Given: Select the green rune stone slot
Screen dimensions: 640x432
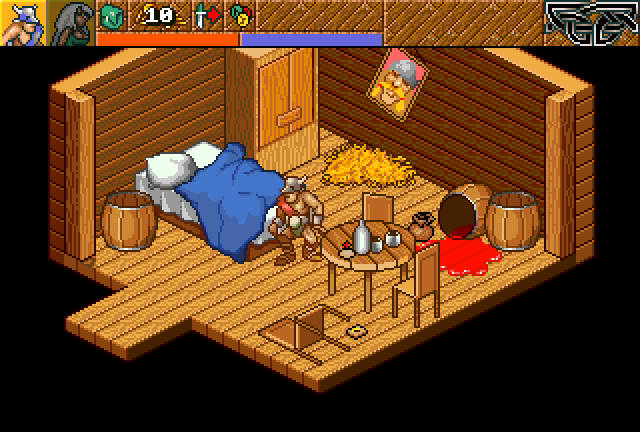Looking at the screenshot, I should click(110, 16).
